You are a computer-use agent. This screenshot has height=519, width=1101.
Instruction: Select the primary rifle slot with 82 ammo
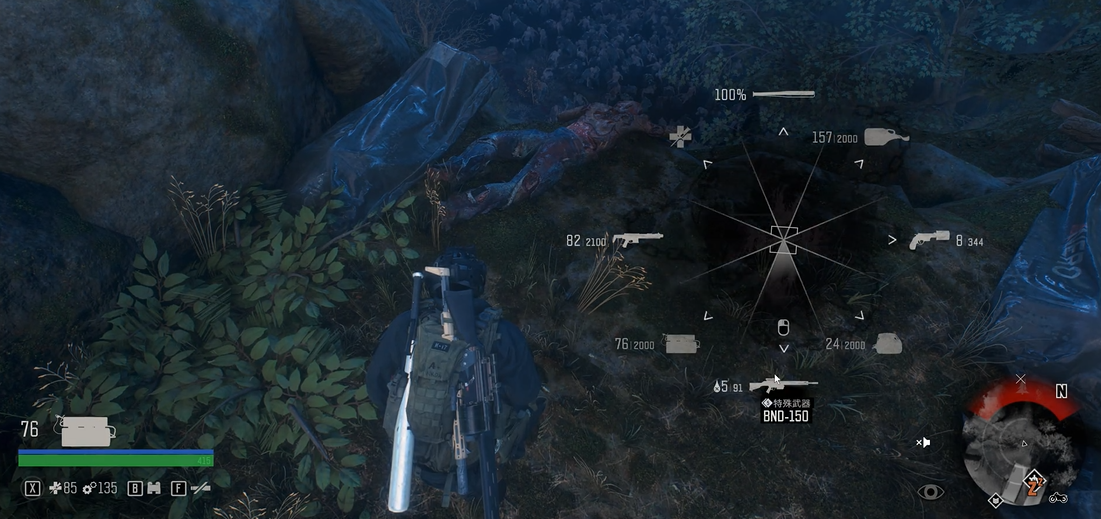637,240
